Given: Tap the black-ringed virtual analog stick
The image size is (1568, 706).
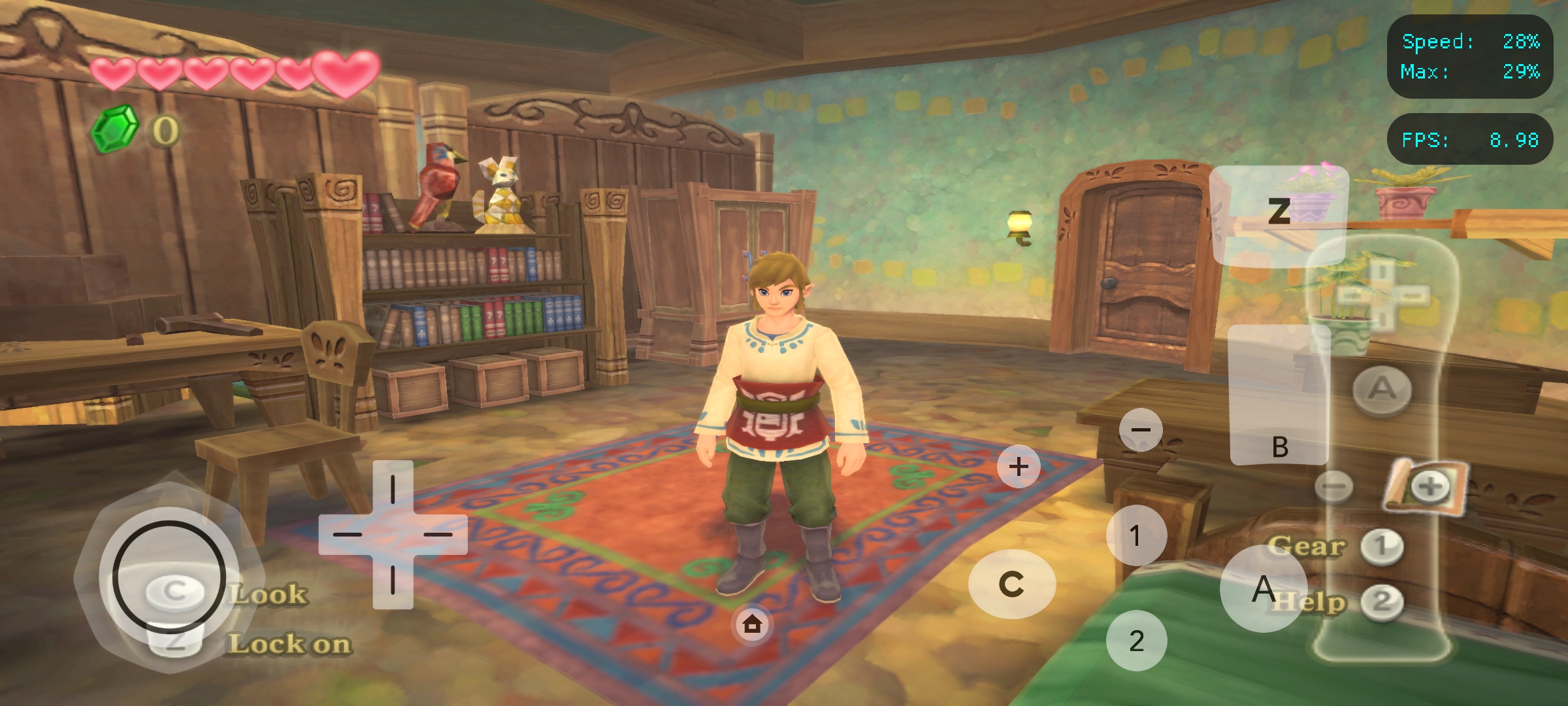Looking at the screenshot, I should tap(169, 577).
